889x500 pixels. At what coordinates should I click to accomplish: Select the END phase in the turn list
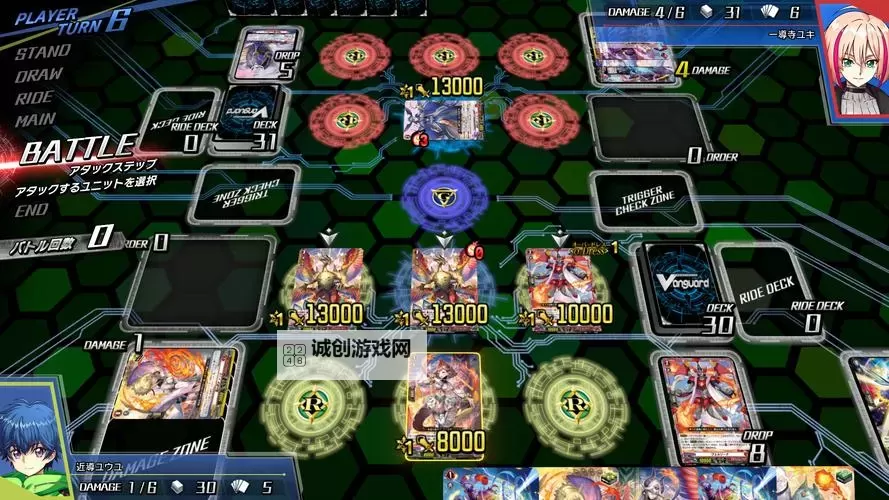pyautogui.click(x=31, y=210)
